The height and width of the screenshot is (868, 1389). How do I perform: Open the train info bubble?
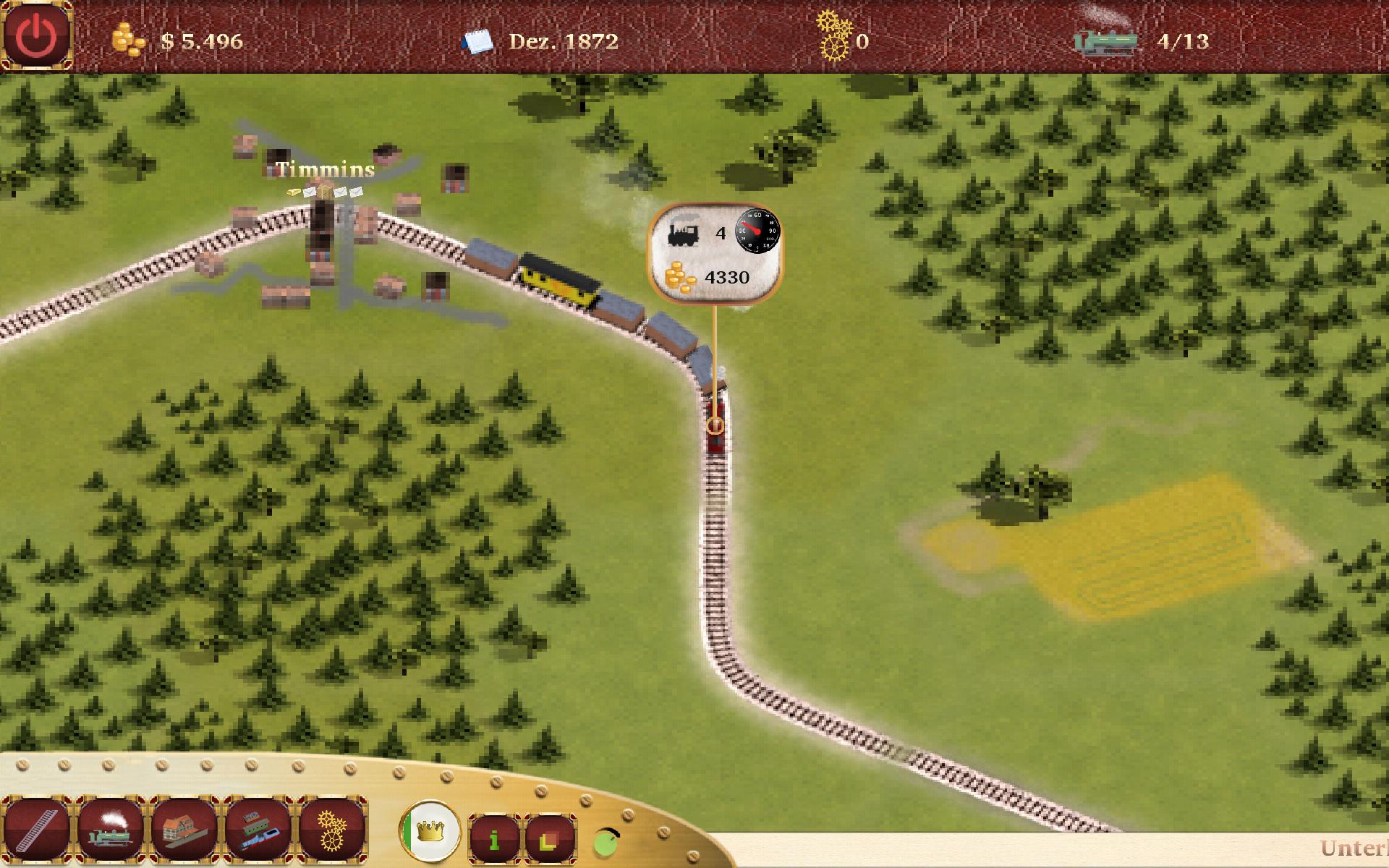(x=715, y=251)
